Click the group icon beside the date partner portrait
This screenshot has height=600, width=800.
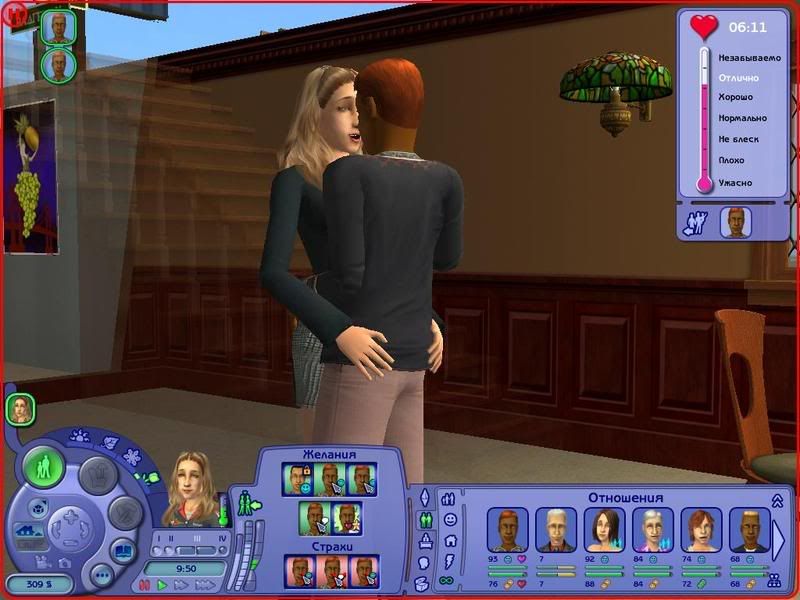[694, 222]
